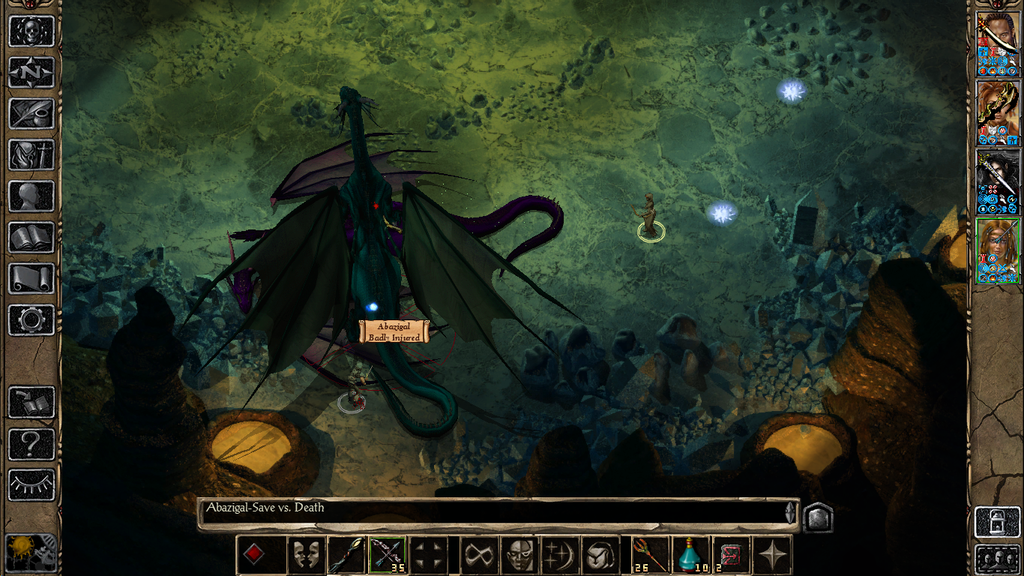
Task: Equip the bow with 35 arrows
Action: click(x=388, y=555)
